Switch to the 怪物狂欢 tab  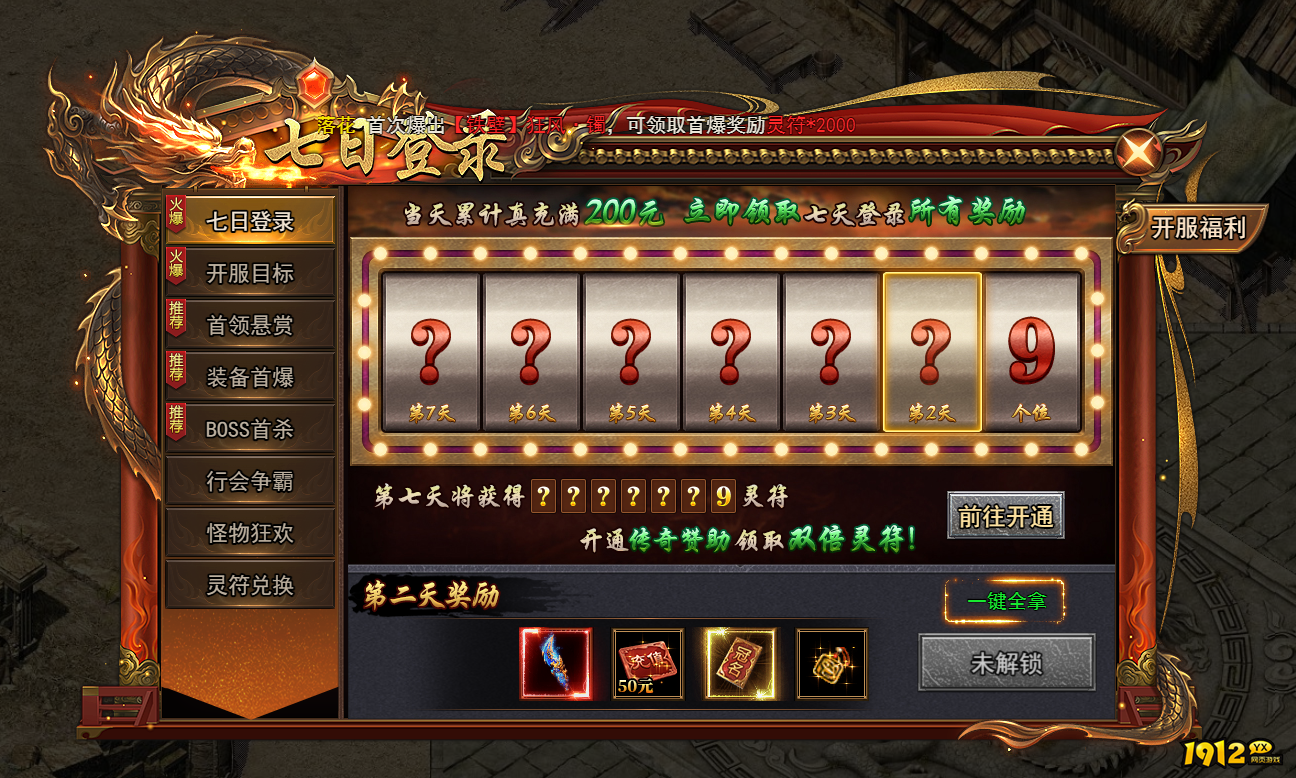click(250, 533)
